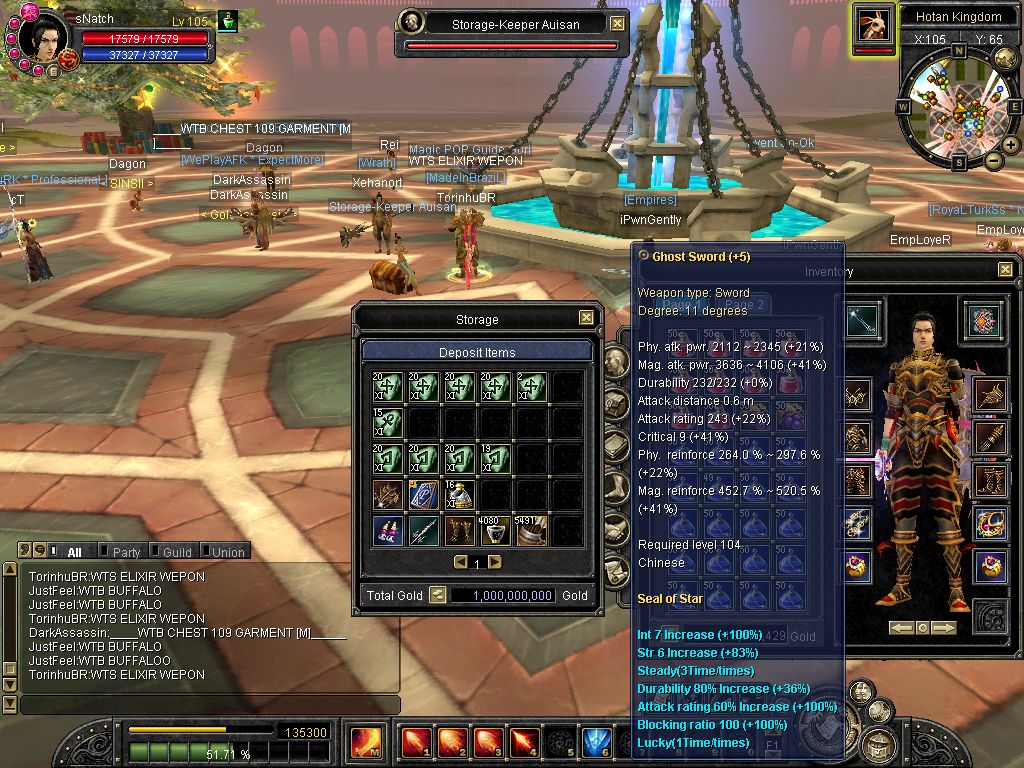Close the Inventory window

pyautogui.click(x=1005, y=270)
